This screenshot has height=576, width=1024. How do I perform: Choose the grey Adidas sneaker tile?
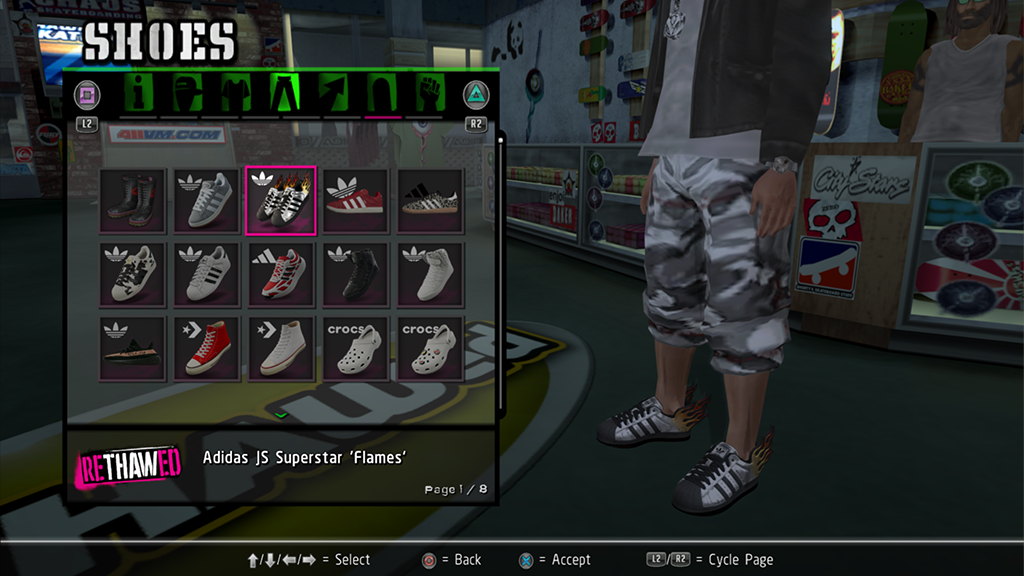206,201
